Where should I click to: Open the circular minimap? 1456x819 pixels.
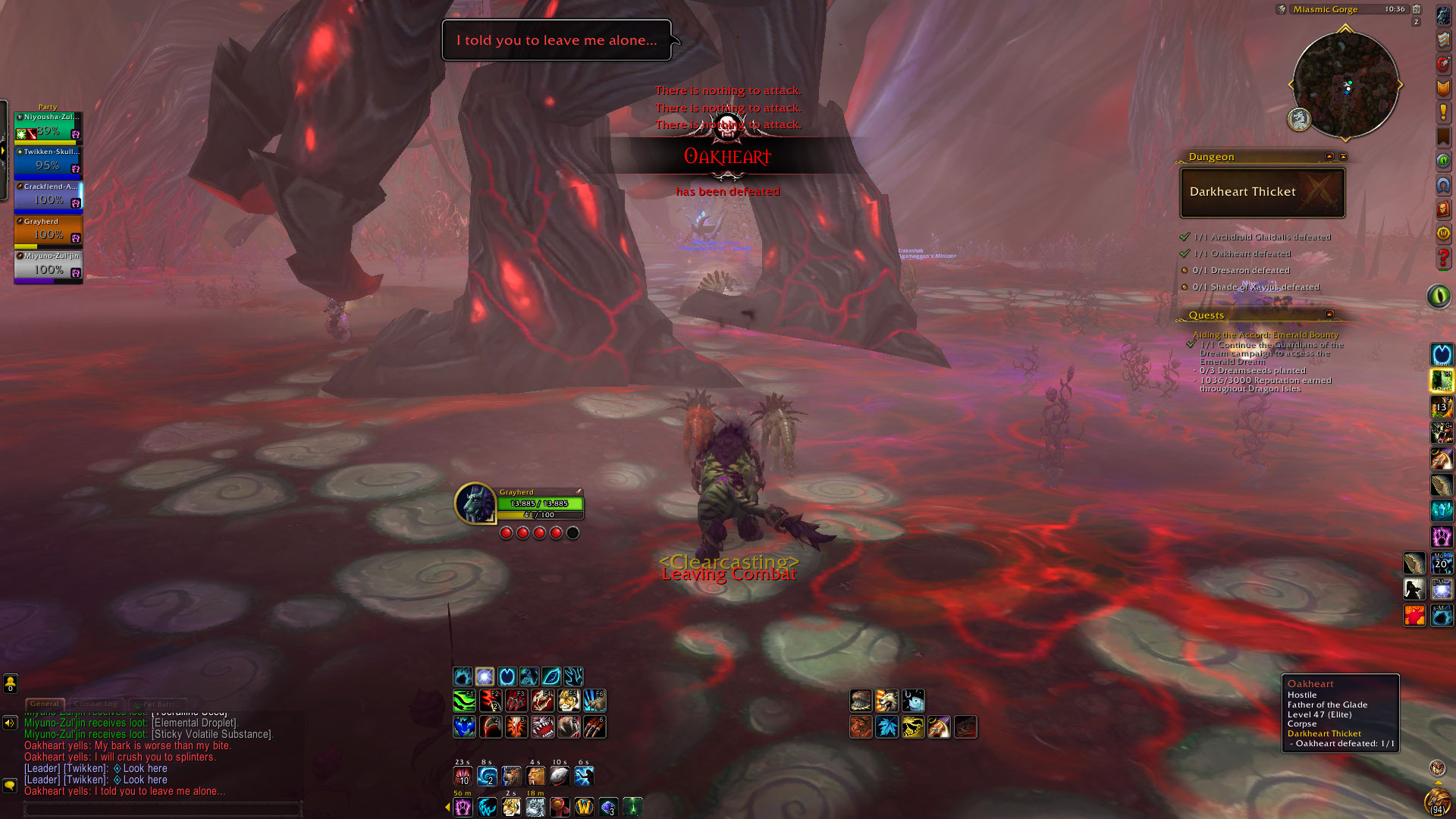pos(1345,85)
